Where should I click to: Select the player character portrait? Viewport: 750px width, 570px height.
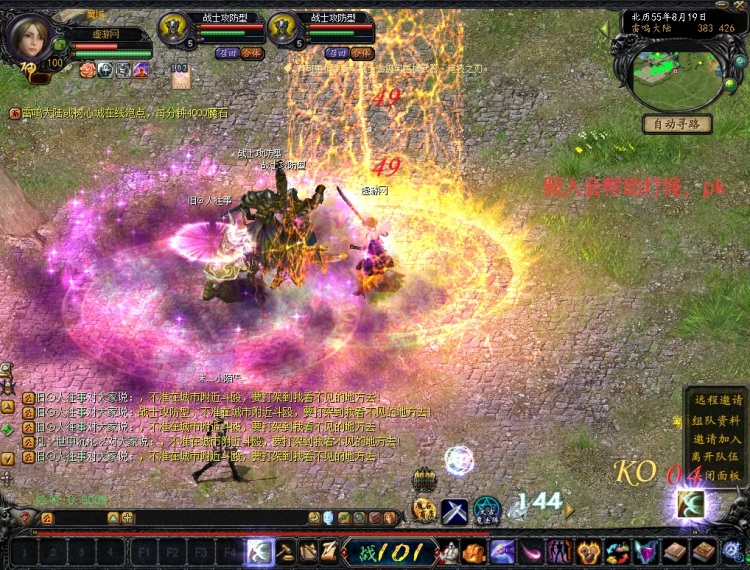tap(30, 38)
